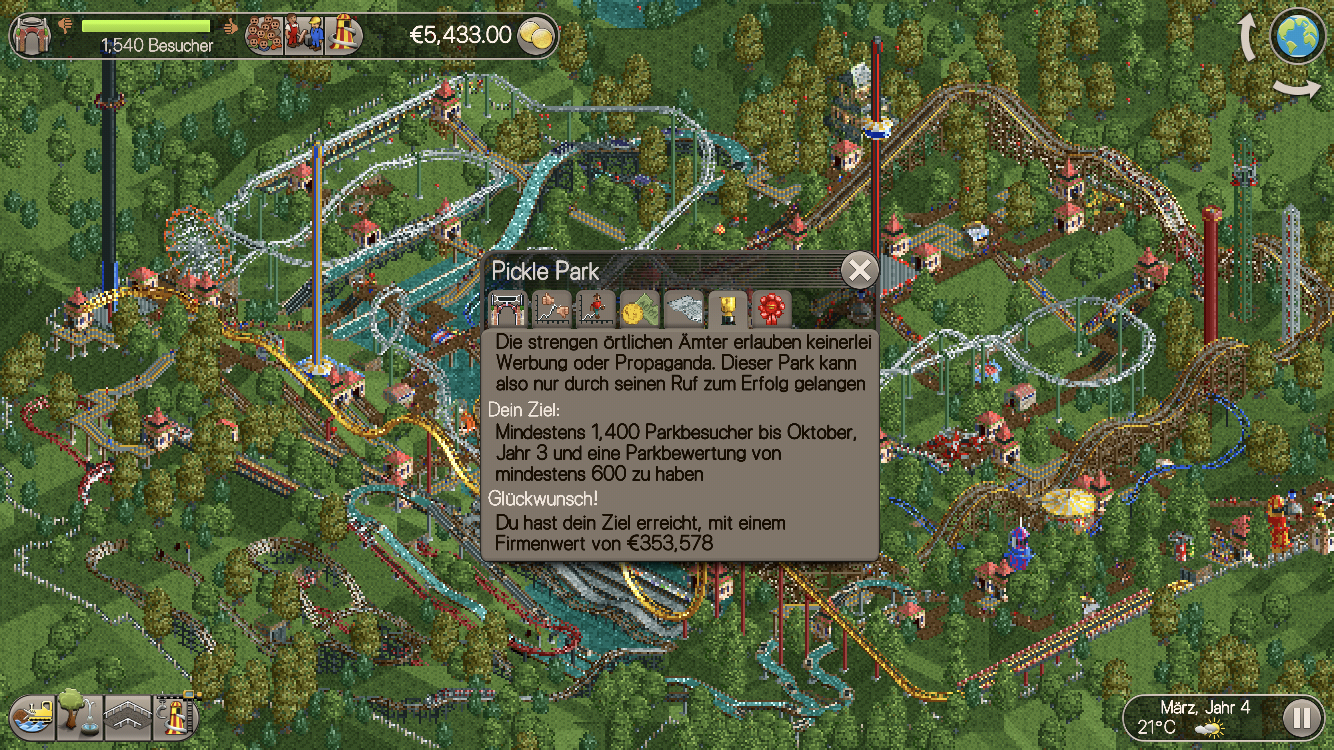This screenshot has height=750, width=1334.
Task: Open the guests crowd list
Action: [x=264, y=35]
